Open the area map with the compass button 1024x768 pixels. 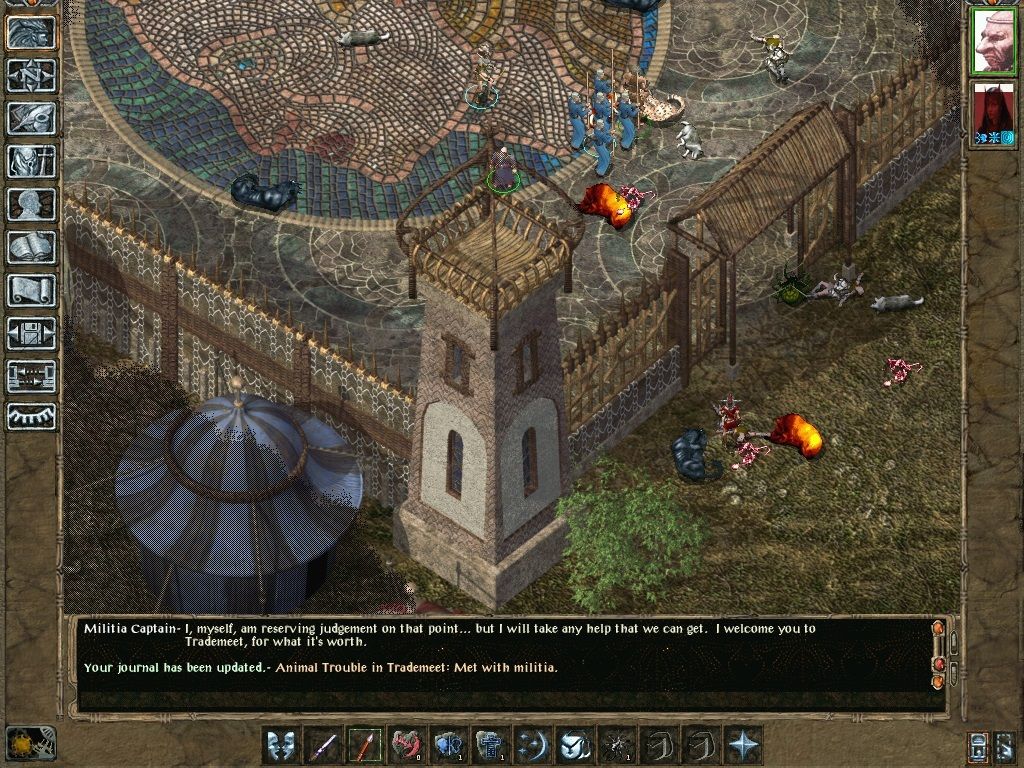31,75
